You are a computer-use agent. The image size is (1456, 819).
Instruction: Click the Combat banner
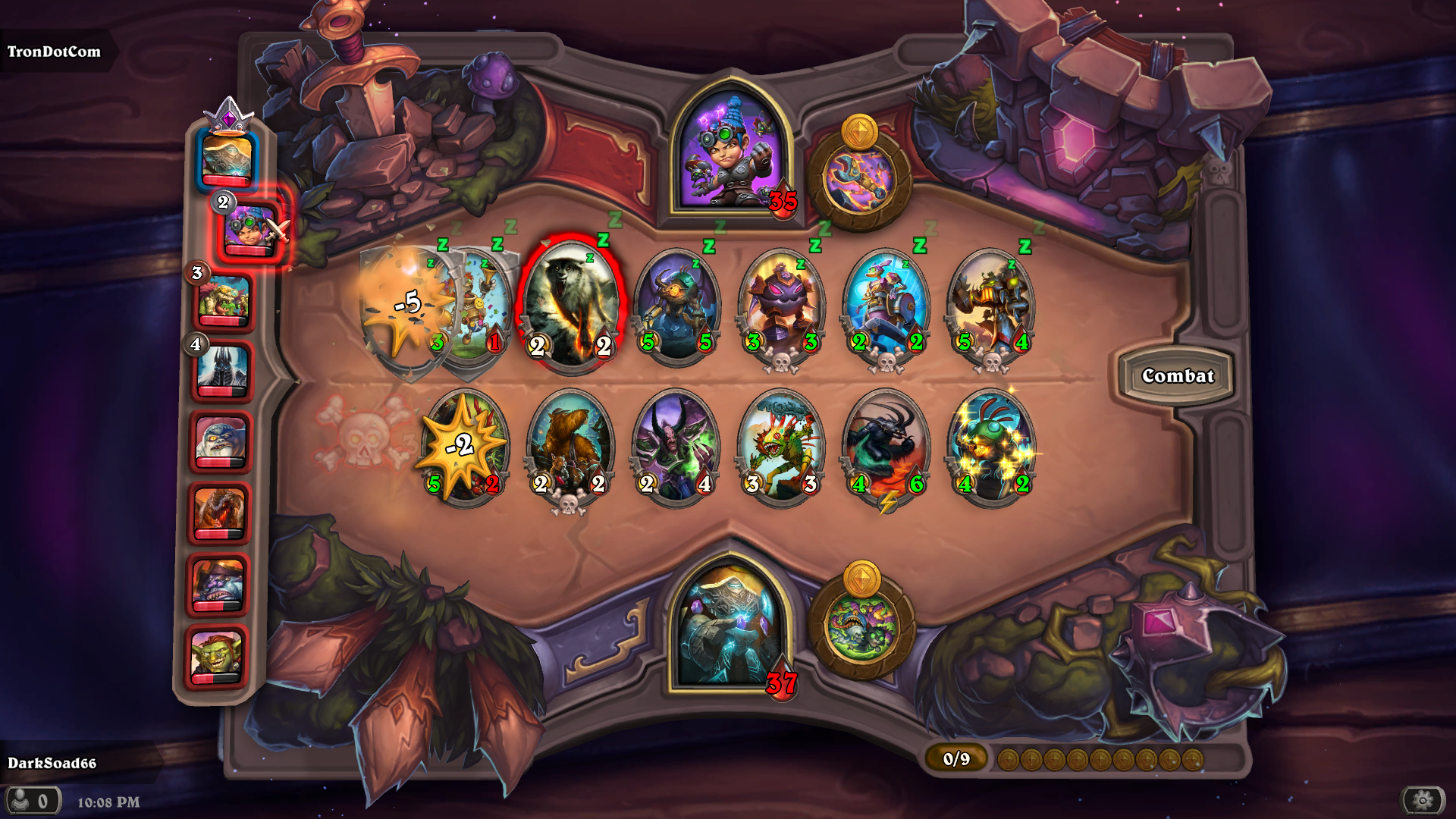pos(1178,375)
